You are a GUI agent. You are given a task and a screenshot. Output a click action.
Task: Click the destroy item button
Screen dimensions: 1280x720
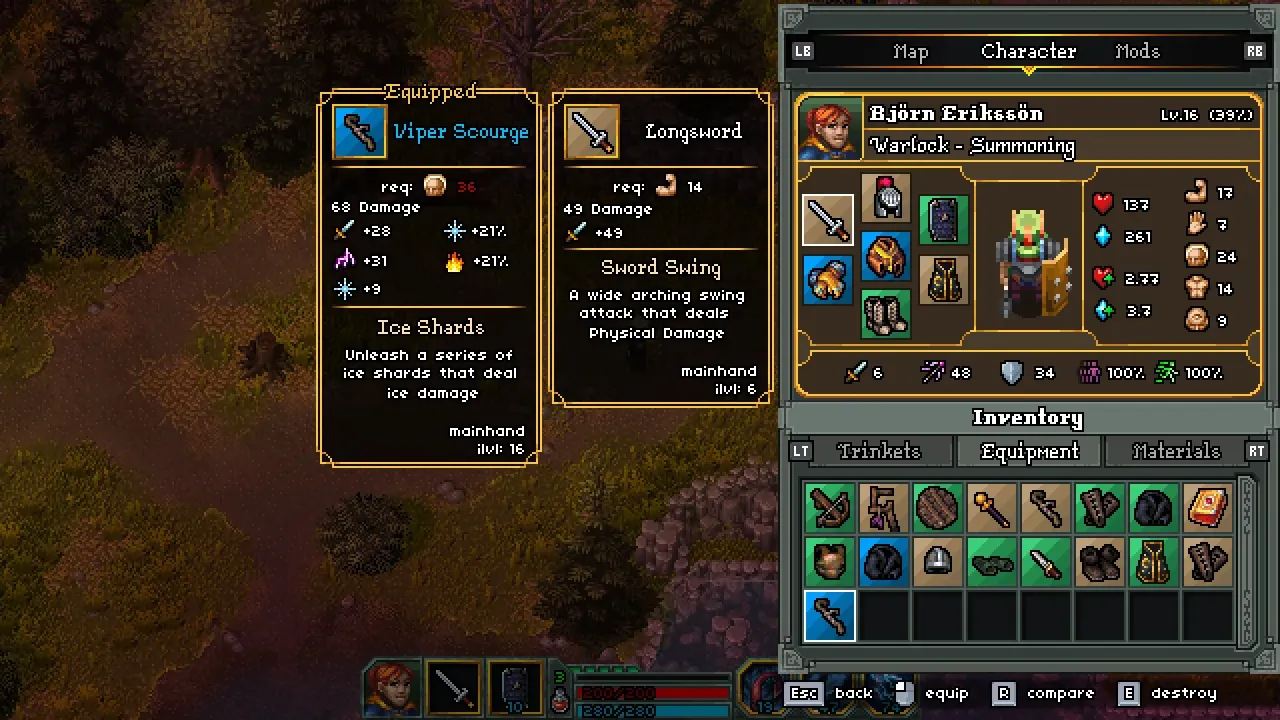coord(1183,692)
